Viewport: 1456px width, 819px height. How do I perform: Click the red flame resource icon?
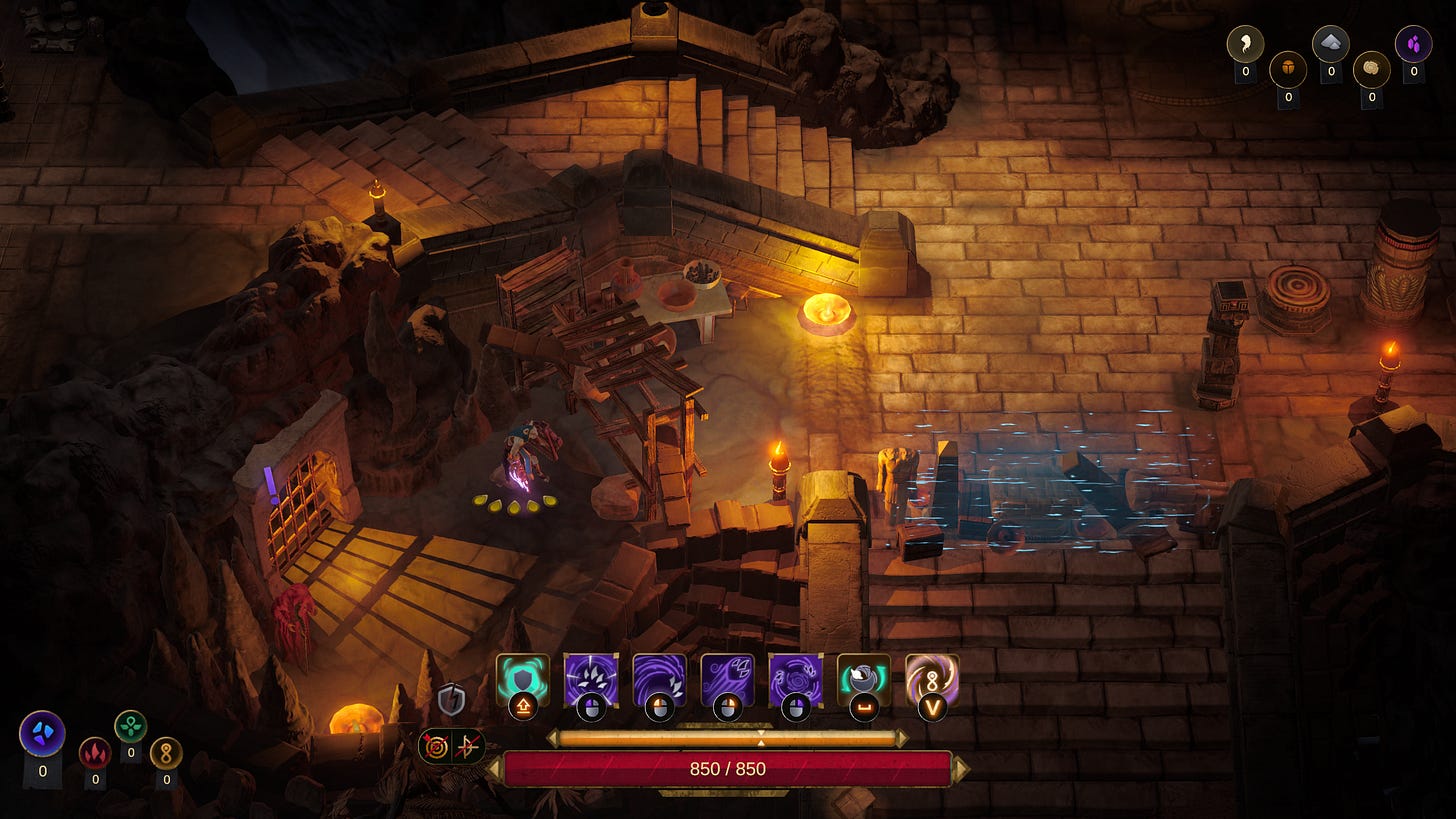95,751
